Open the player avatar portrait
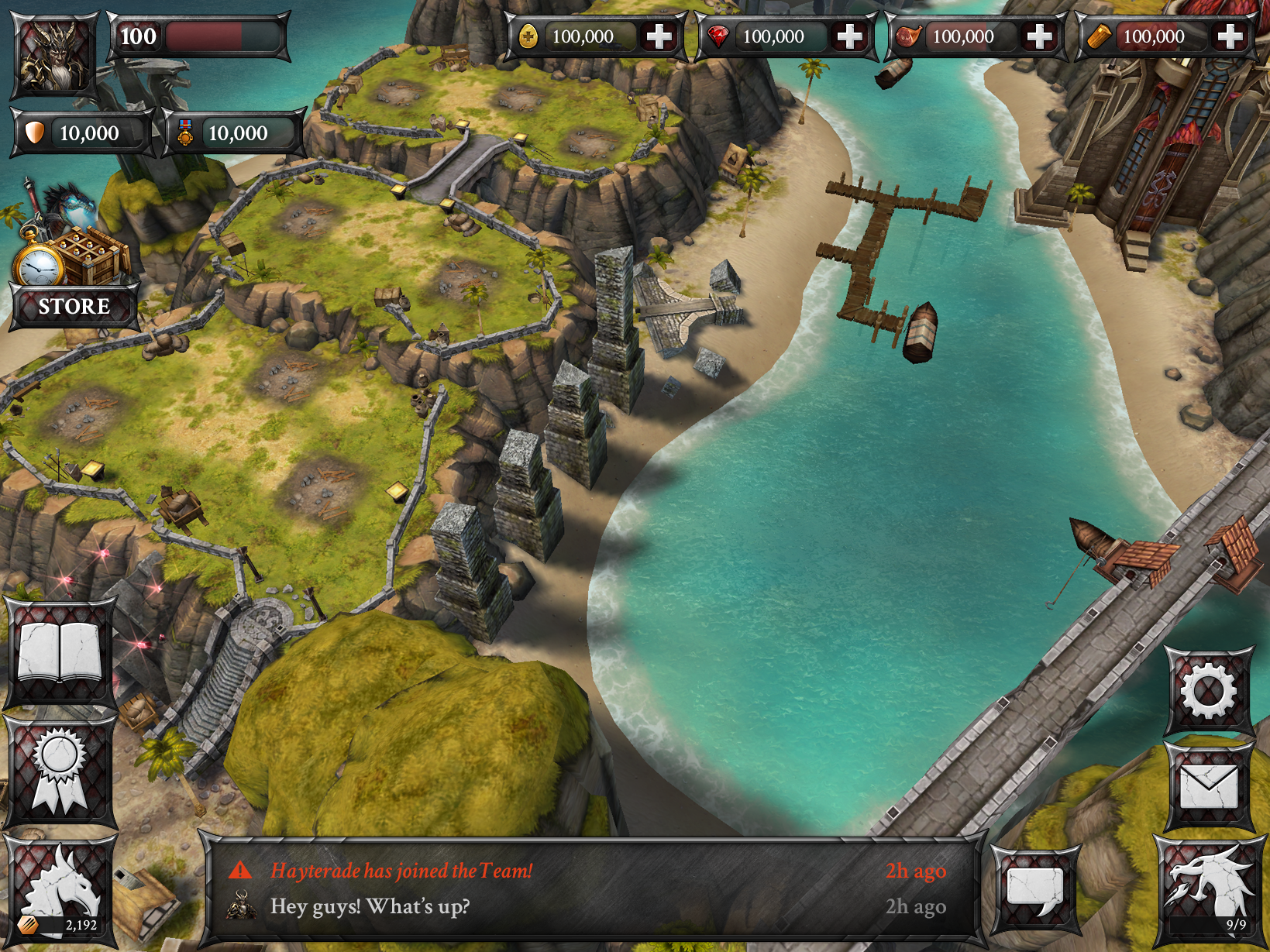Image resolution: width=1270 pixels, height=952 pixels. click(x=53, y=54)
